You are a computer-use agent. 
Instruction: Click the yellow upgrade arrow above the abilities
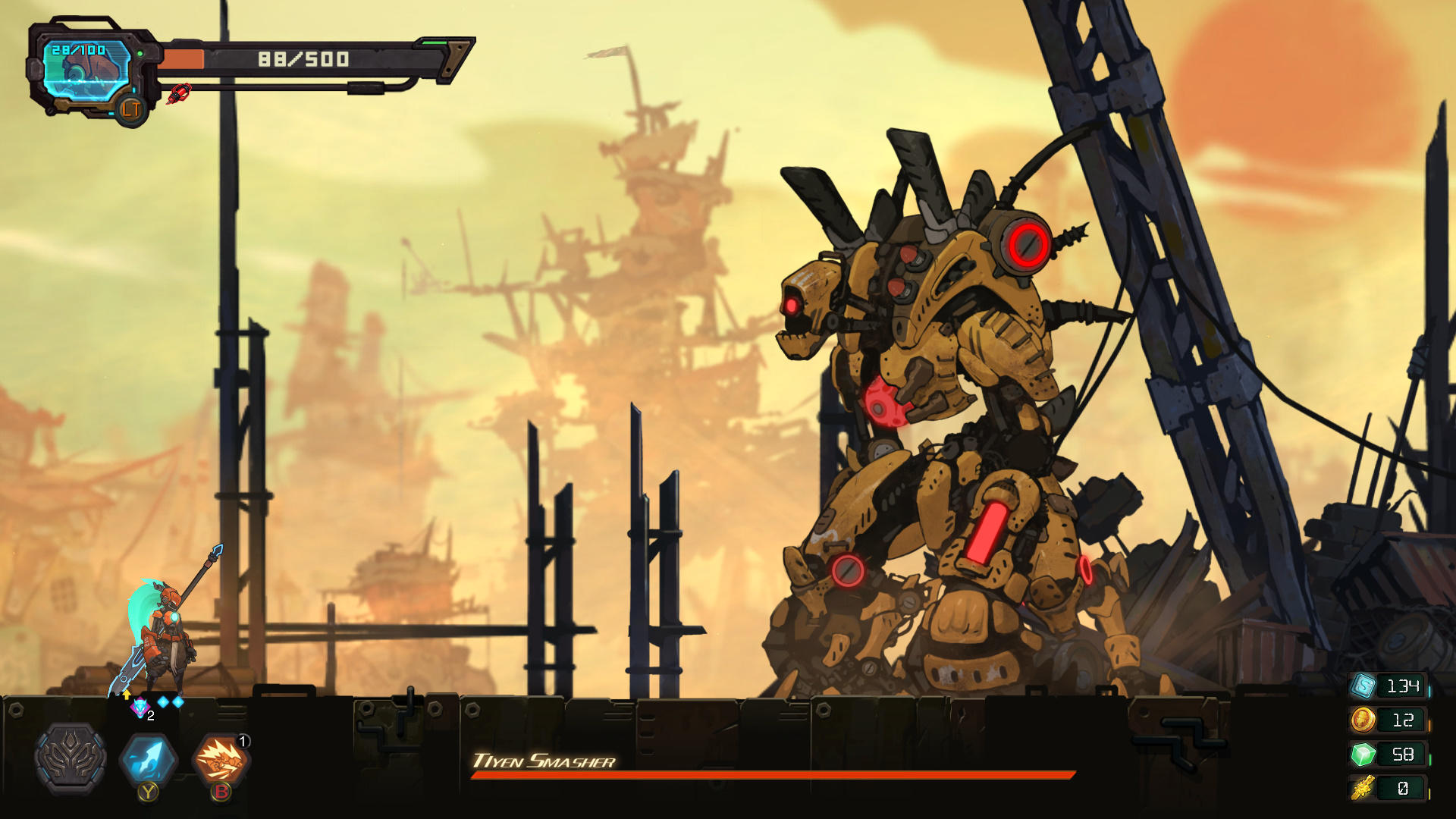coord(127,695)
